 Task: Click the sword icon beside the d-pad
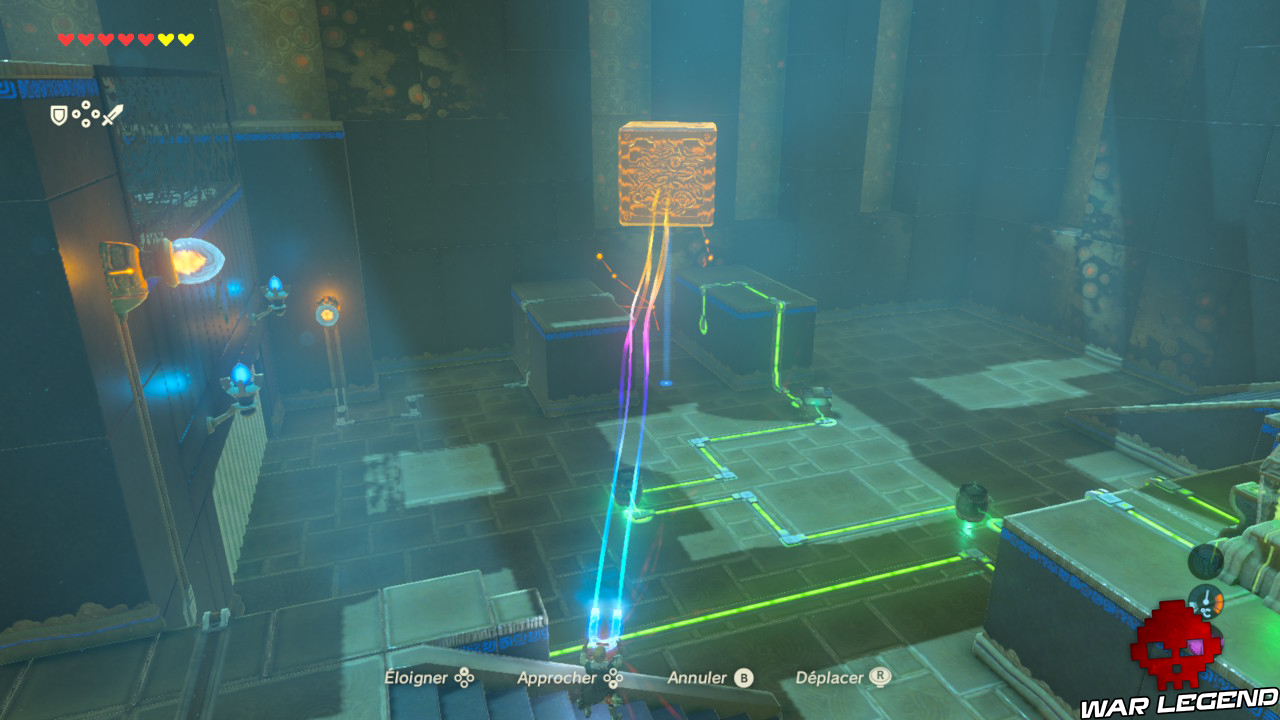tap(111, 113)
